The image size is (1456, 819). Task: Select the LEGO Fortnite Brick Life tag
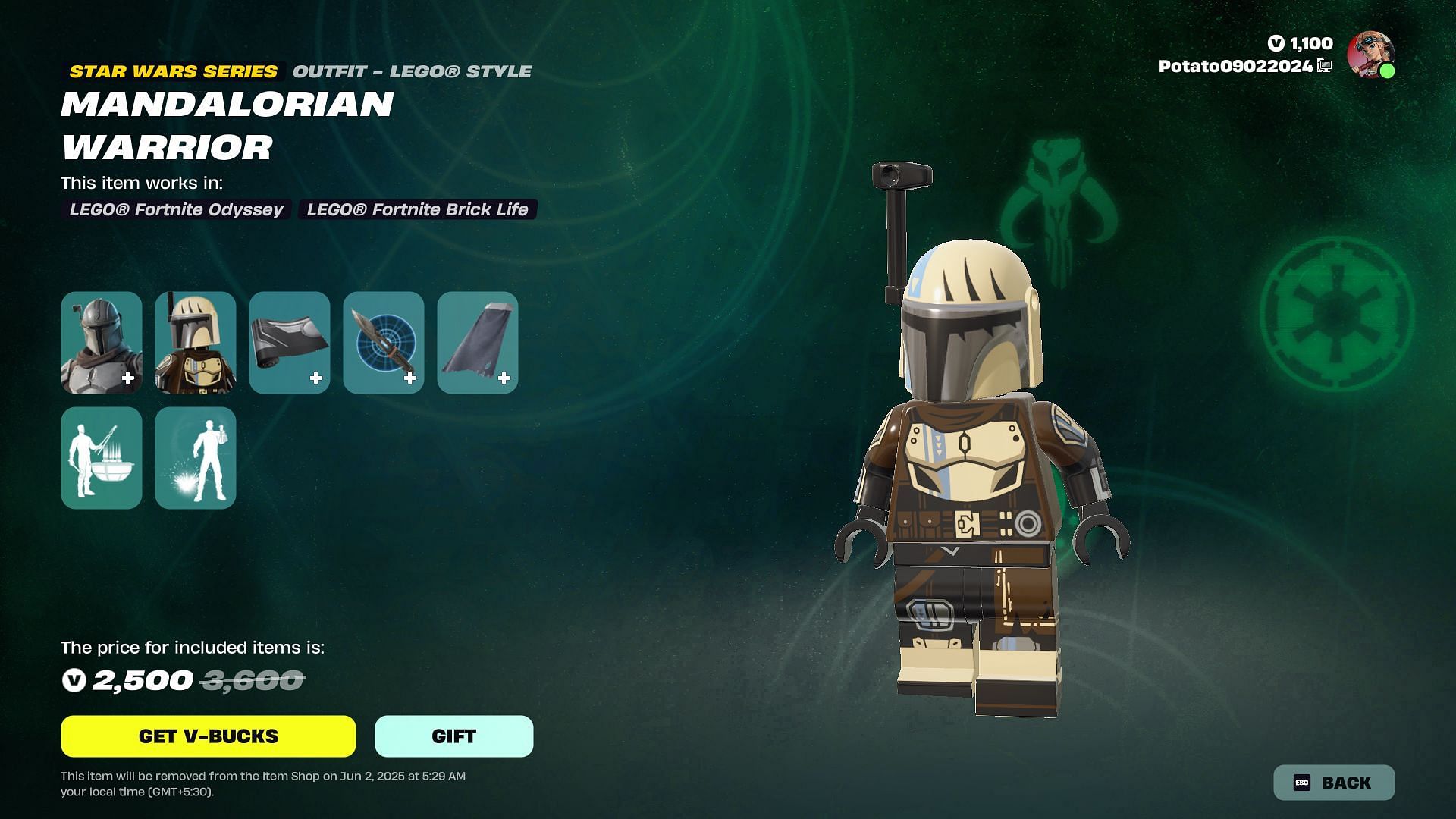[x=417, y=209]
